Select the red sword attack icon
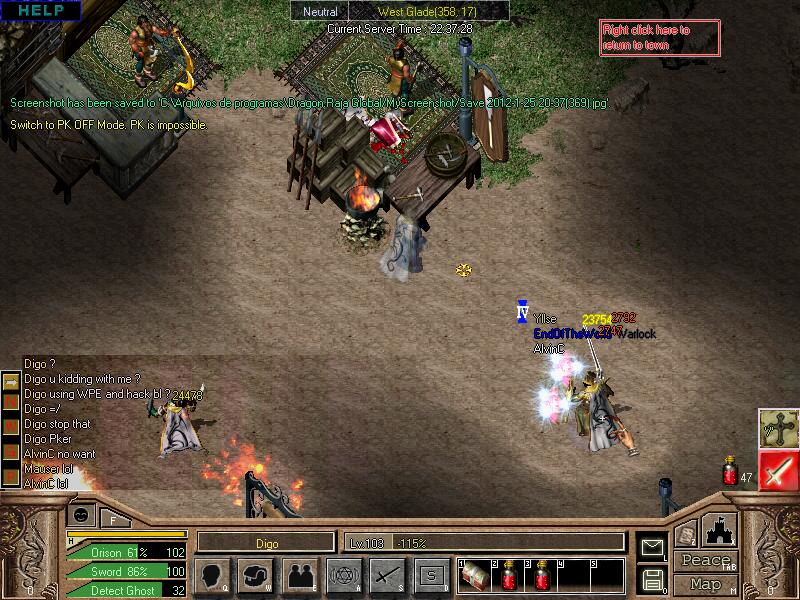This screenshot has height=600, width=800. 777,470
